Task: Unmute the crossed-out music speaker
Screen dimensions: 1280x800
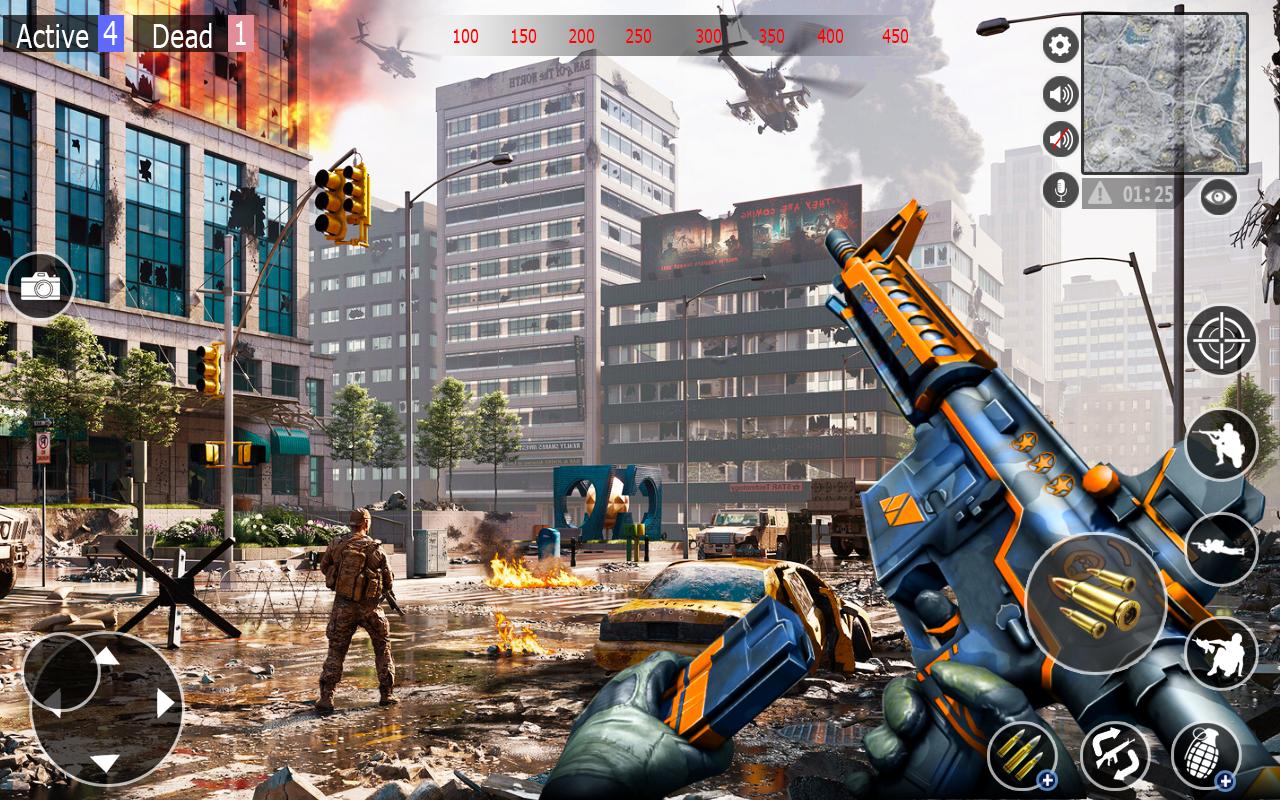Action: pyautogui.click(x=1057, y=137)
